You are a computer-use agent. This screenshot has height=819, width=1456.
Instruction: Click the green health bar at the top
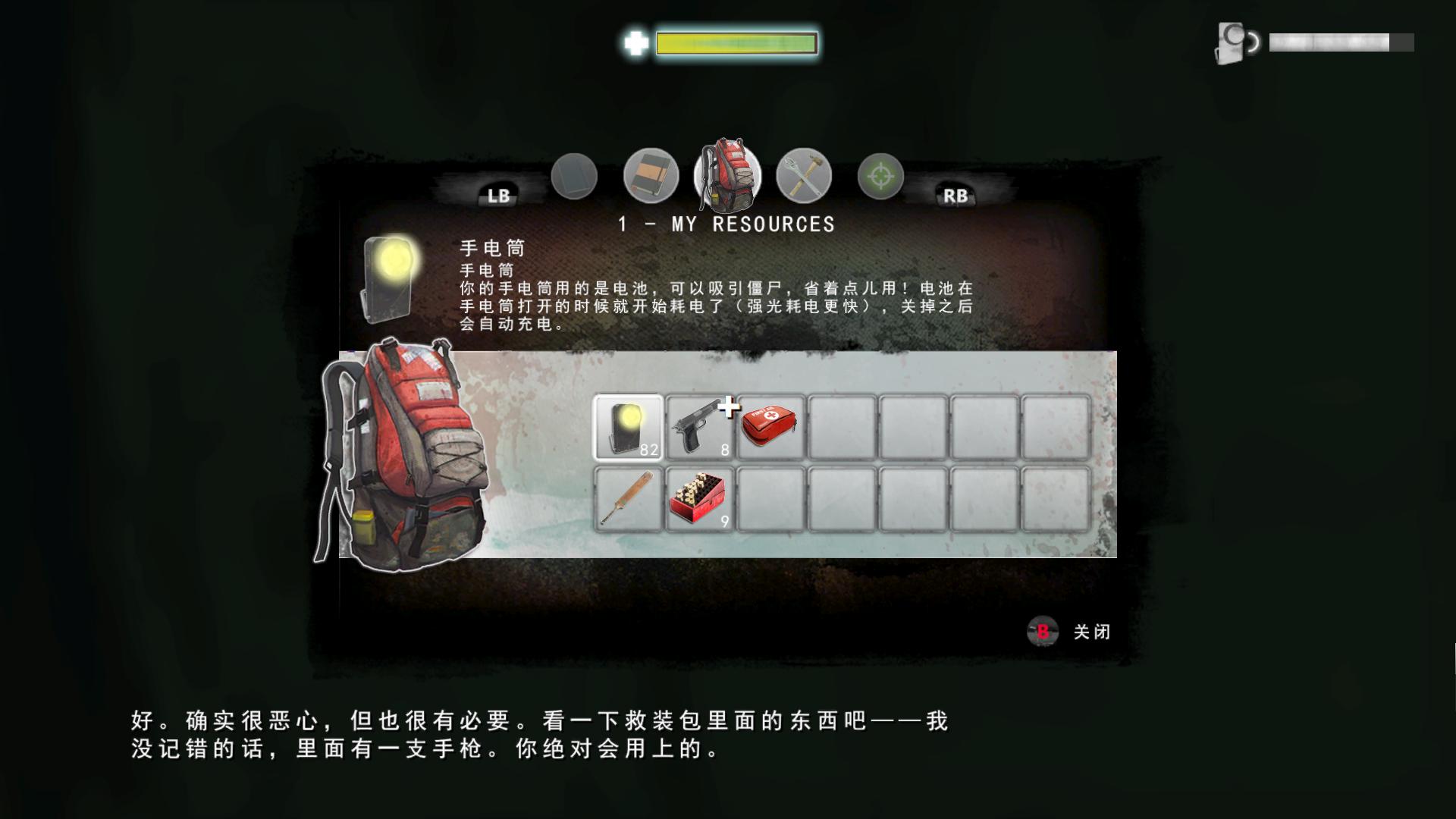[736, 43]
